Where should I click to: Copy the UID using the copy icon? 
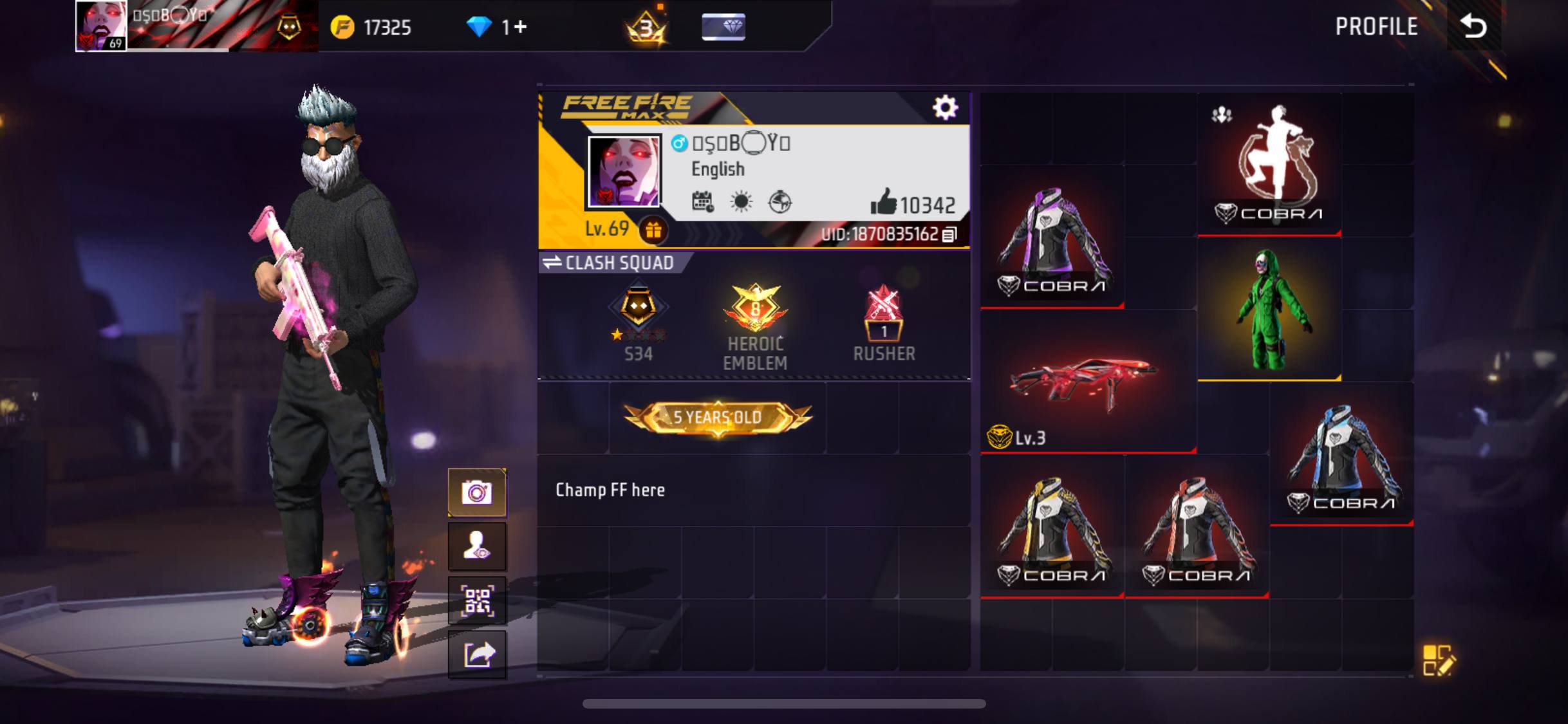pyautogui.click(x=949, y=234)
